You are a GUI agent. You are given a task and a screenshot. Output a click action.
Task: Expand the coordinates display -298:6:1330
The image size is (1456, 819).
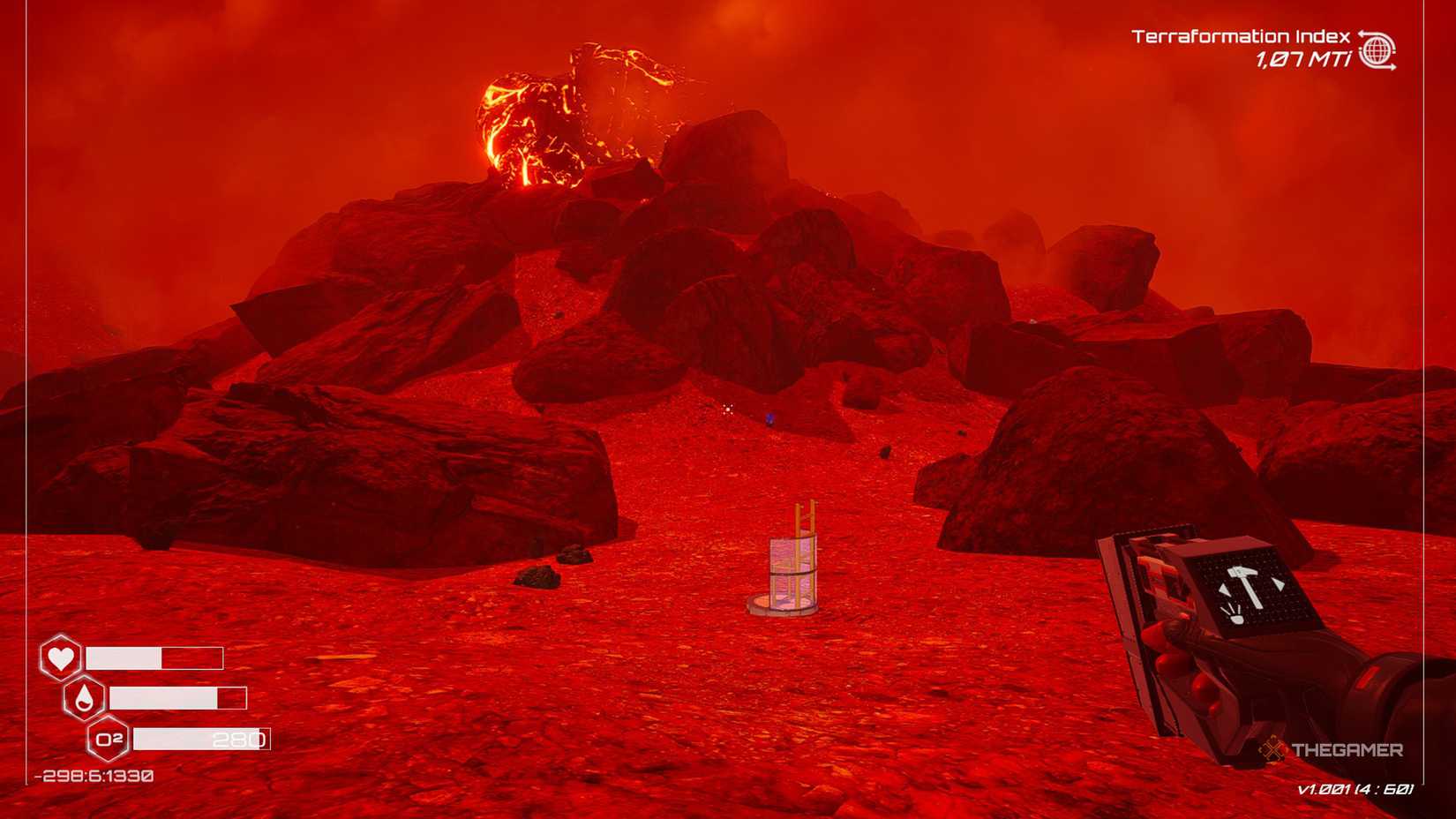tap(92, 778)
